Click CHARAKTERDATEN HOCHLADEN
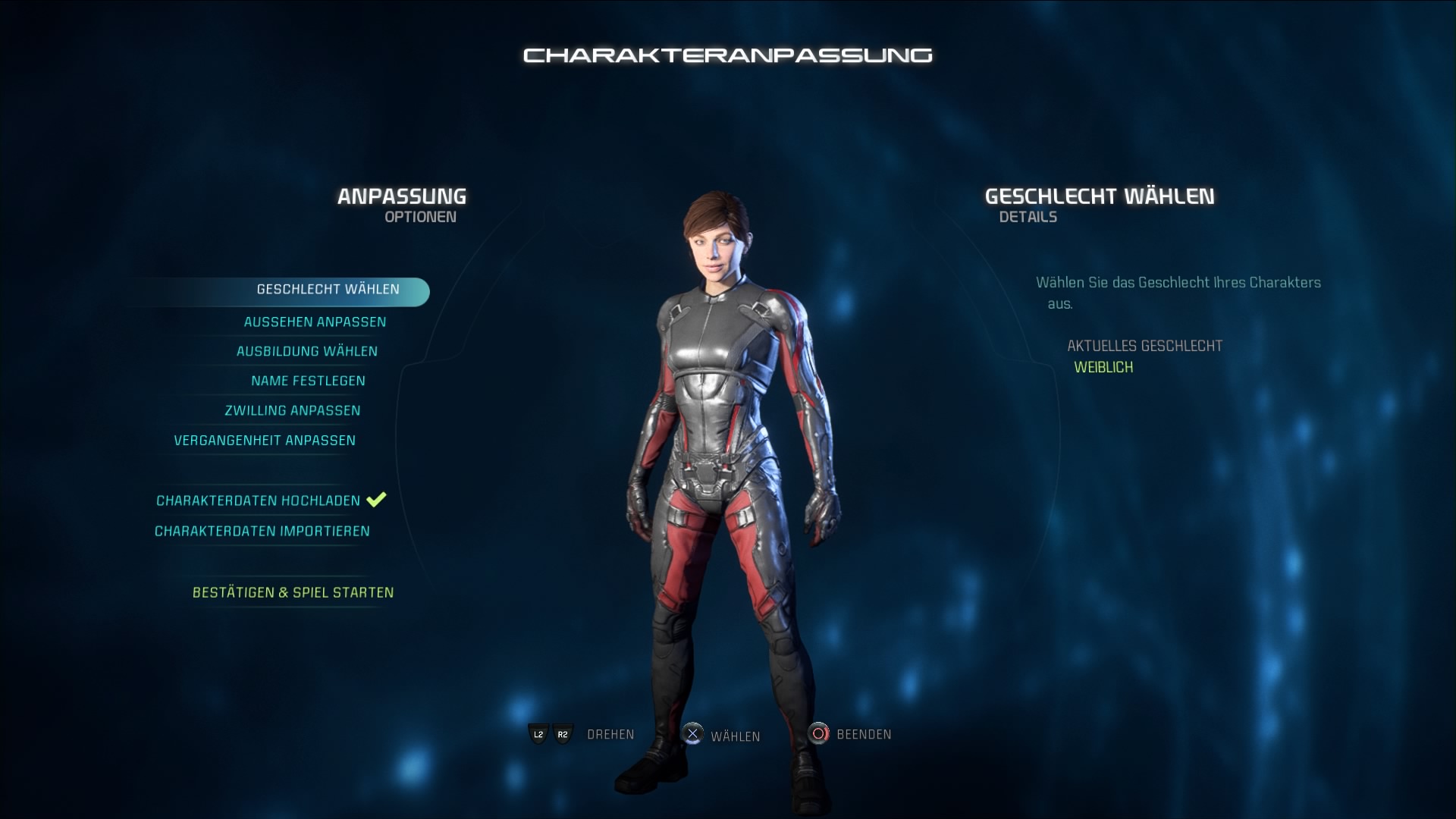The height and width of the screenshot is (819, 1456). pos(258,500)
